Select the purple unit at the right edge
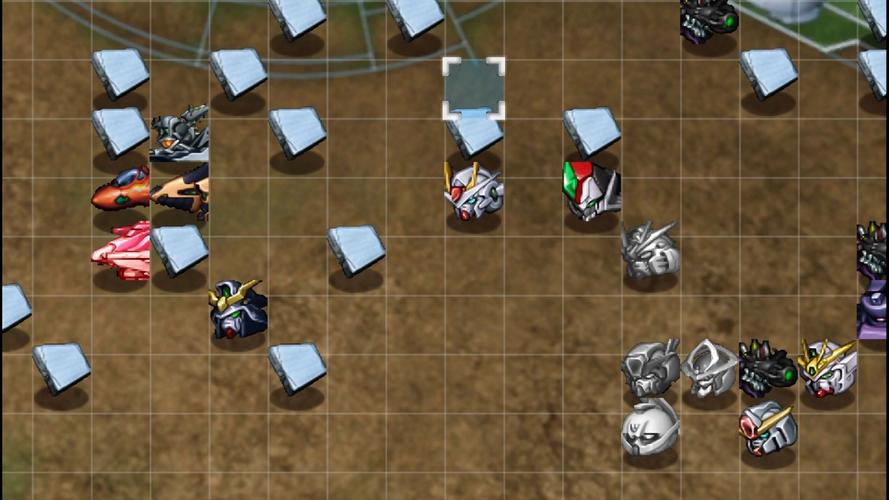Viewport: 889px width, 500px height. (873, 310)
